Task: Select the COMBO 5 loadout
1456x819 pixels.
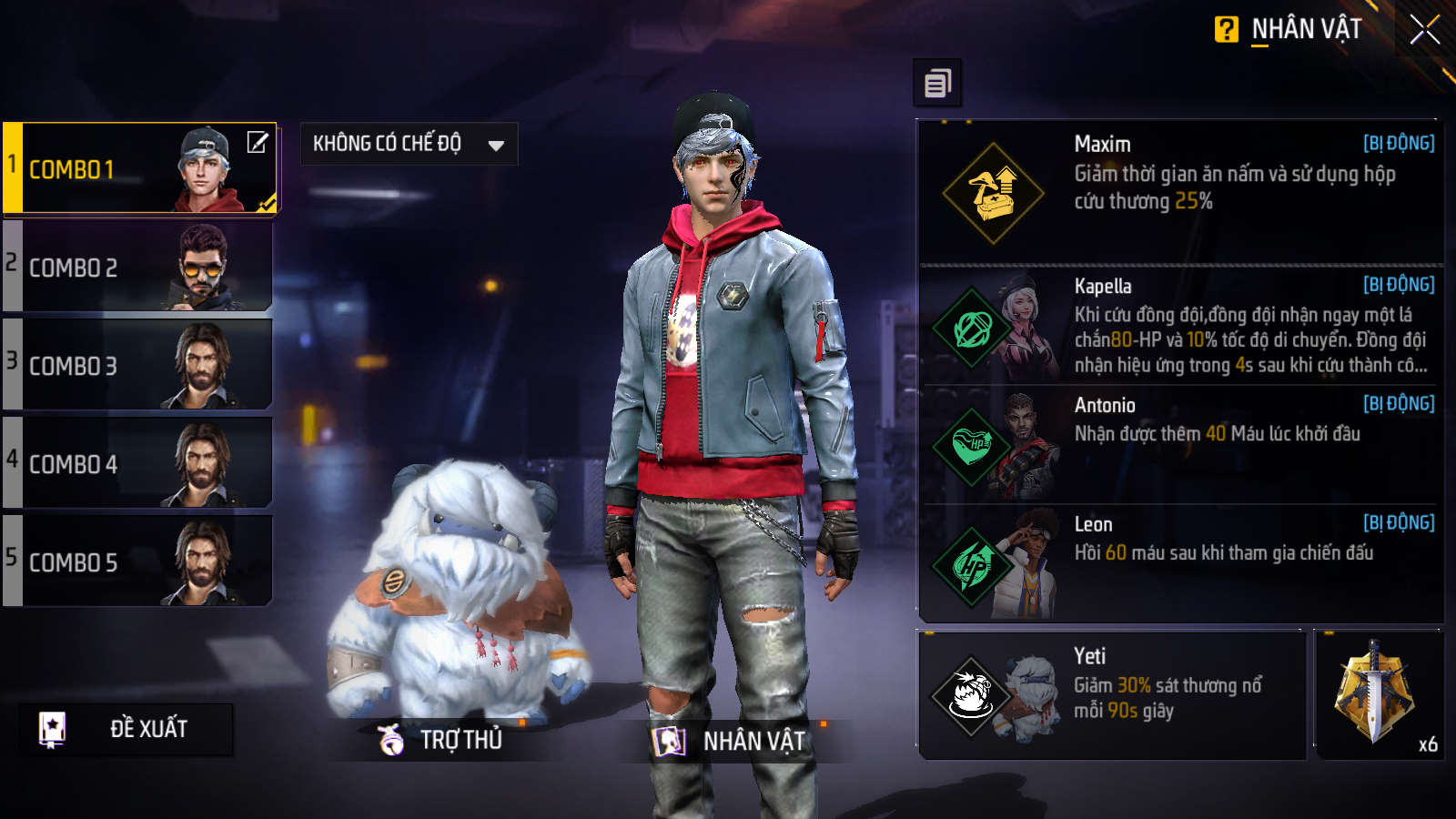Action: click(136, 562)
